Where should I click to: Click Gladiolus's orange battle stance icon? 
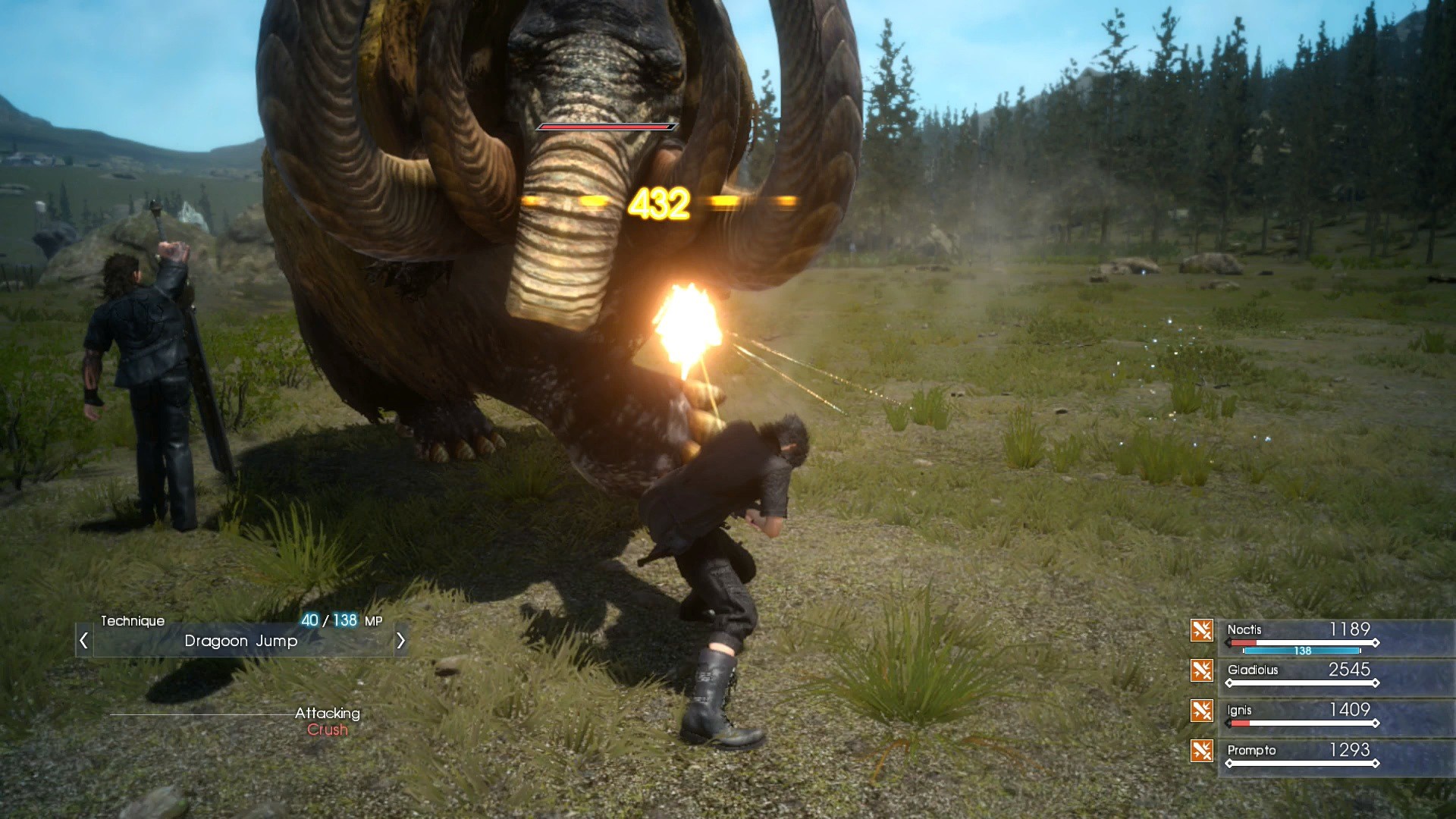click(1202, 670)
